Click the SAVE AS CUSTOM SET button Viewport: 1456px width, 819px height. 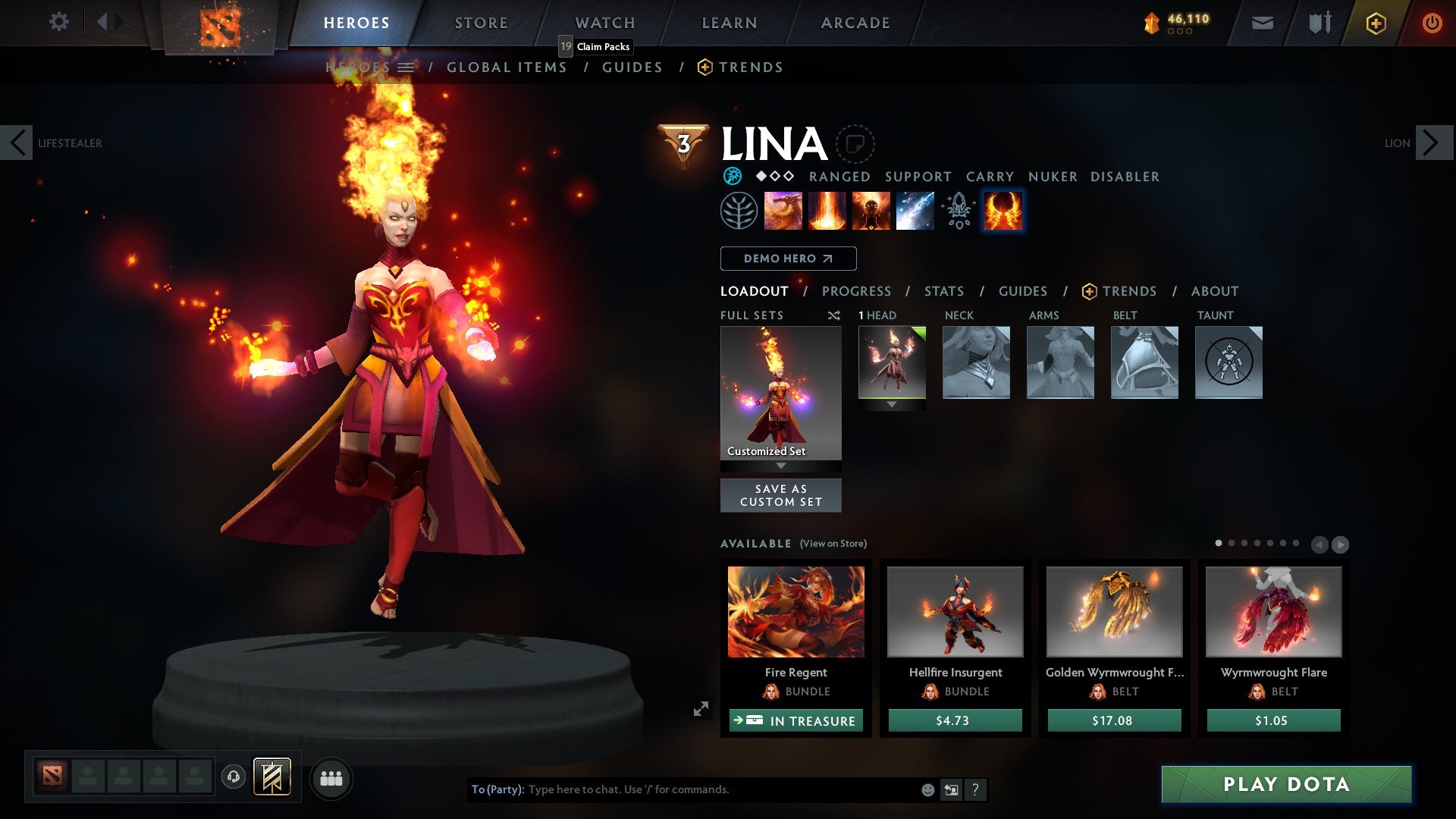pyautogui.click(x=780, y=495)
